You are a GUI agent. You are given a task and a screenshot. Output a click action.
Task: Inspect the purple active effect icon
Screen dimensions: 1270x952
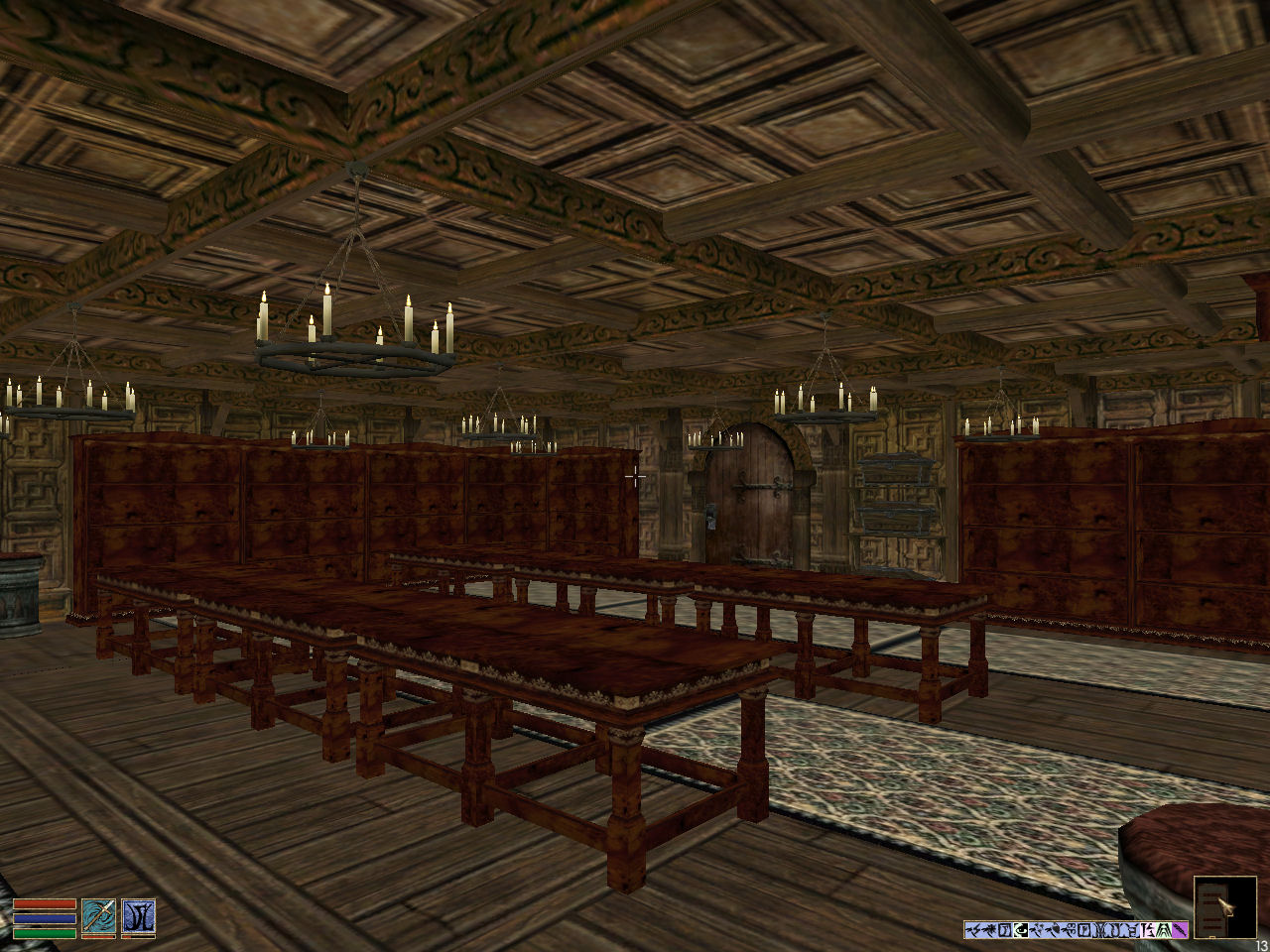pos(1180,930)
